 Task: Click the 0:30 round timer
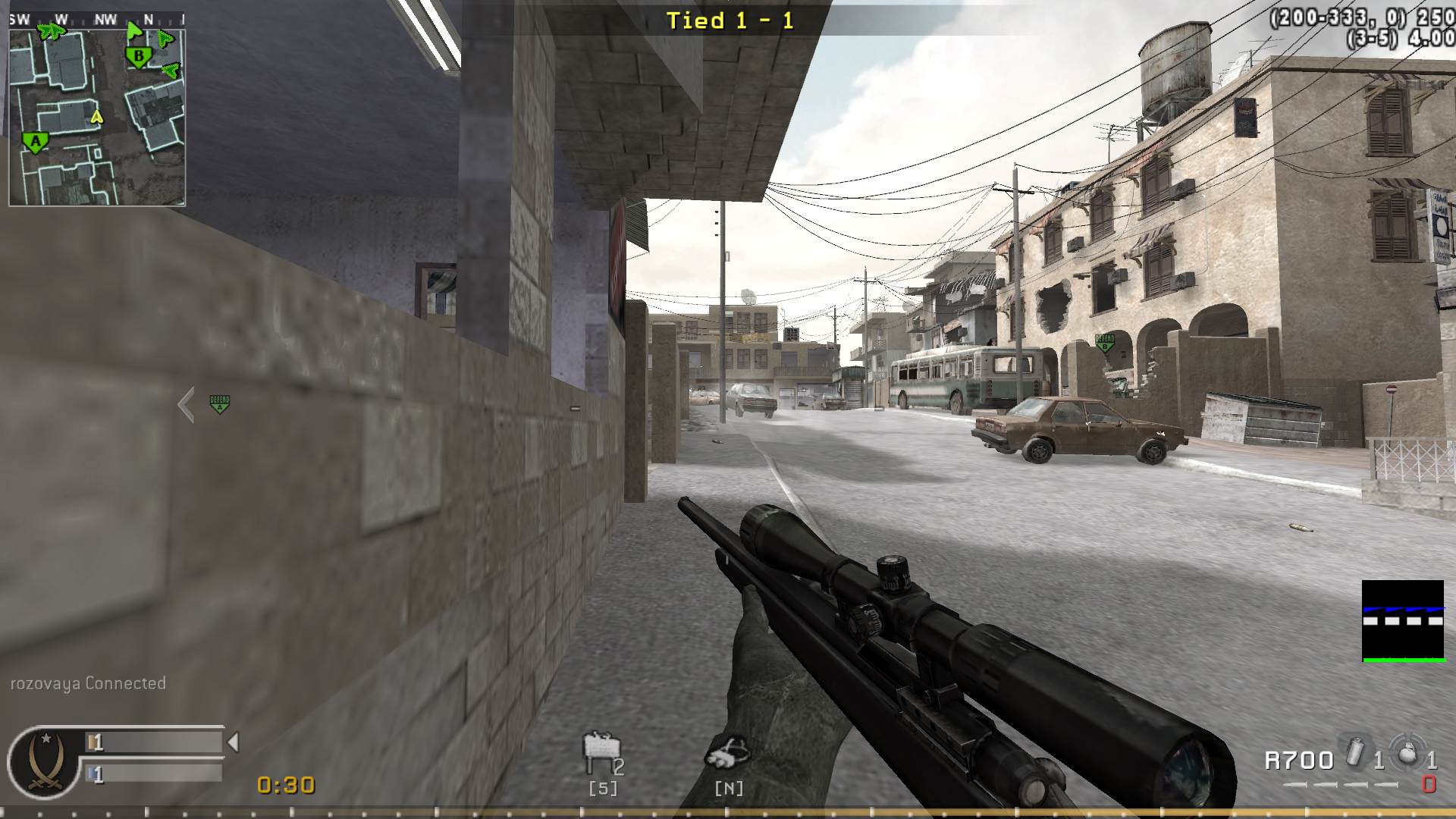point(284,786)
